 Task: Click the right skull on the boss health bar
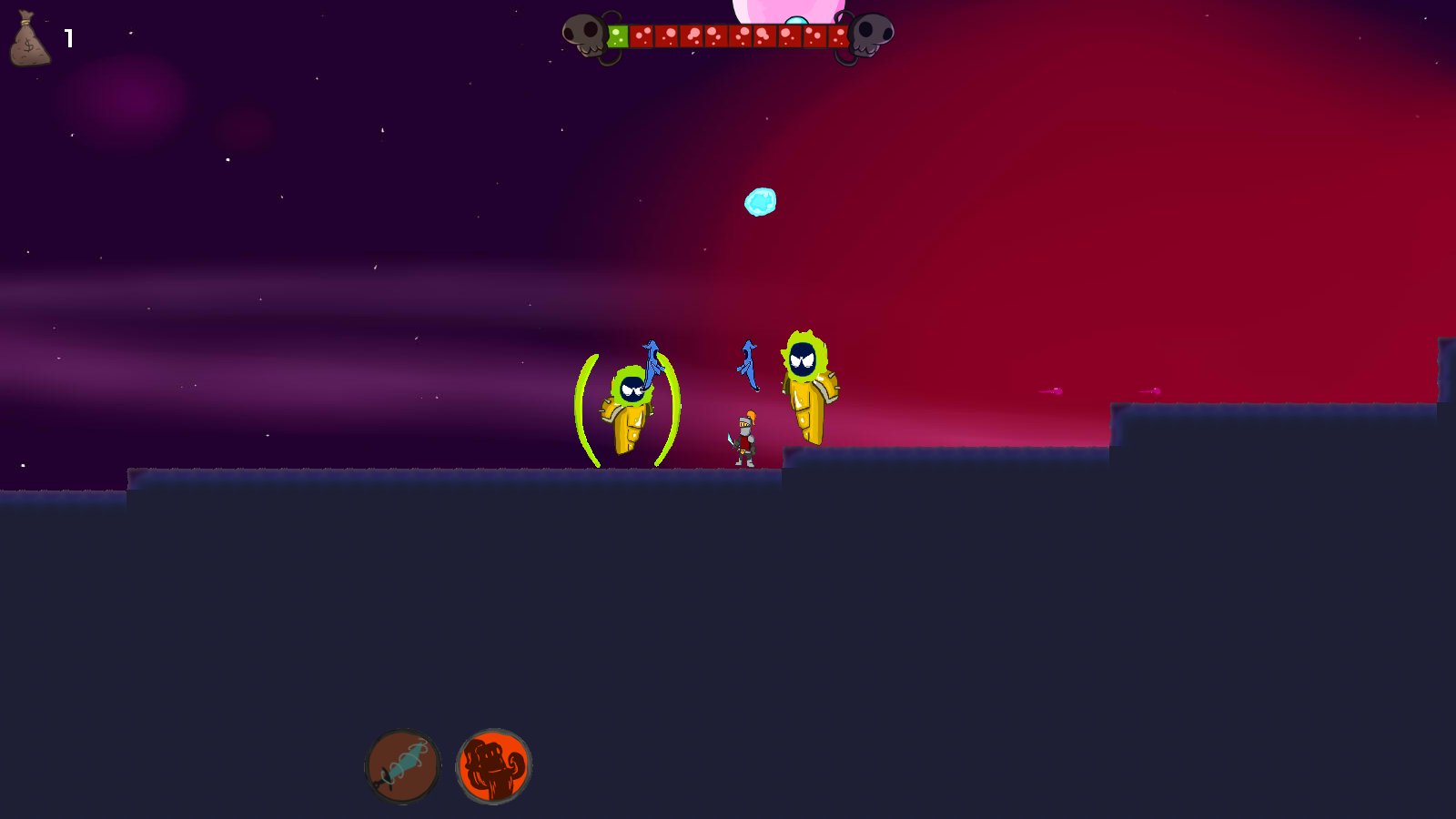[x=871, y=34]
